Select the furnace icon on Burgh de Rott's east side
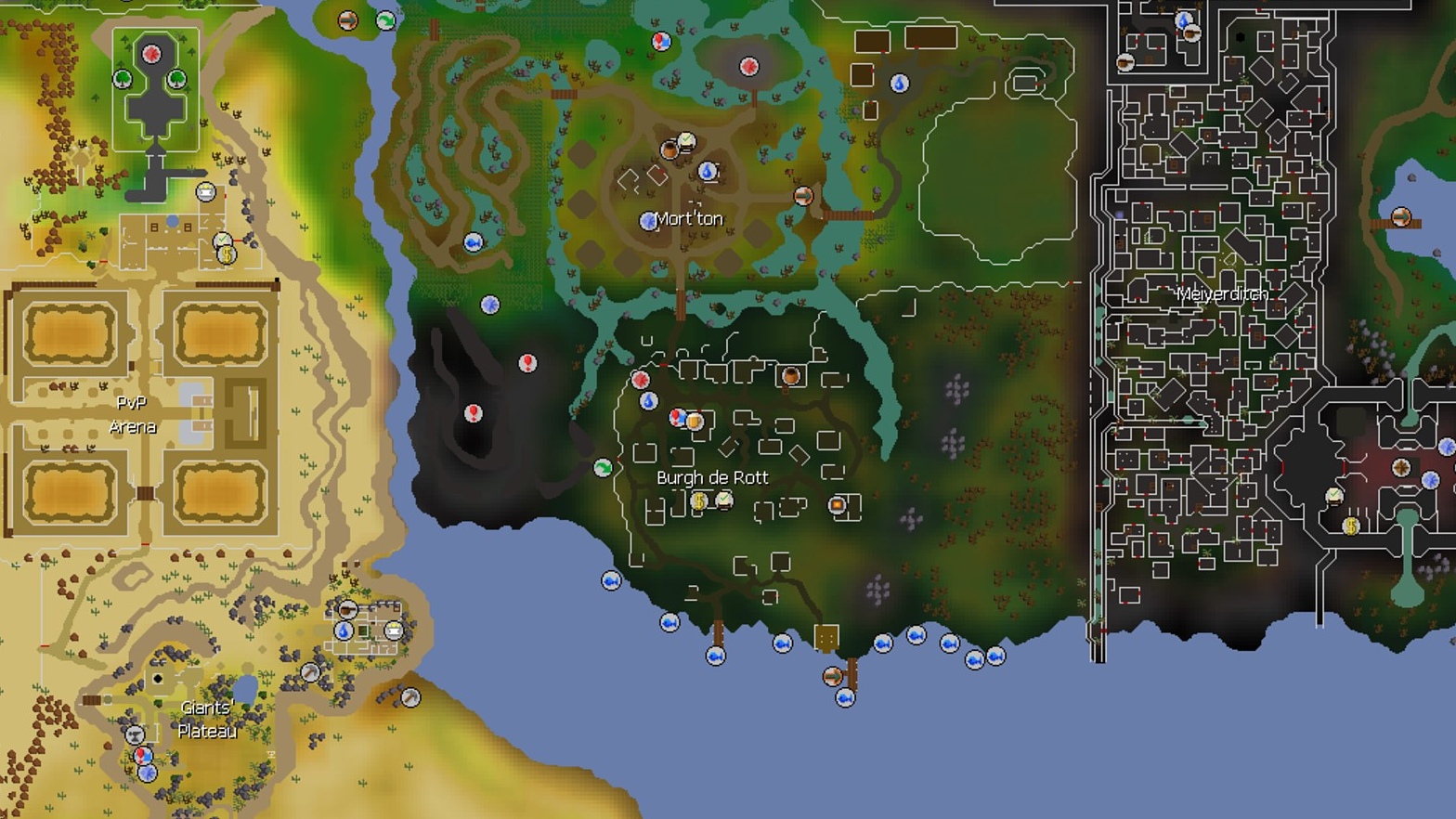Image resolution: width=1456 pixels, height=819 pixels. (837, 504)
